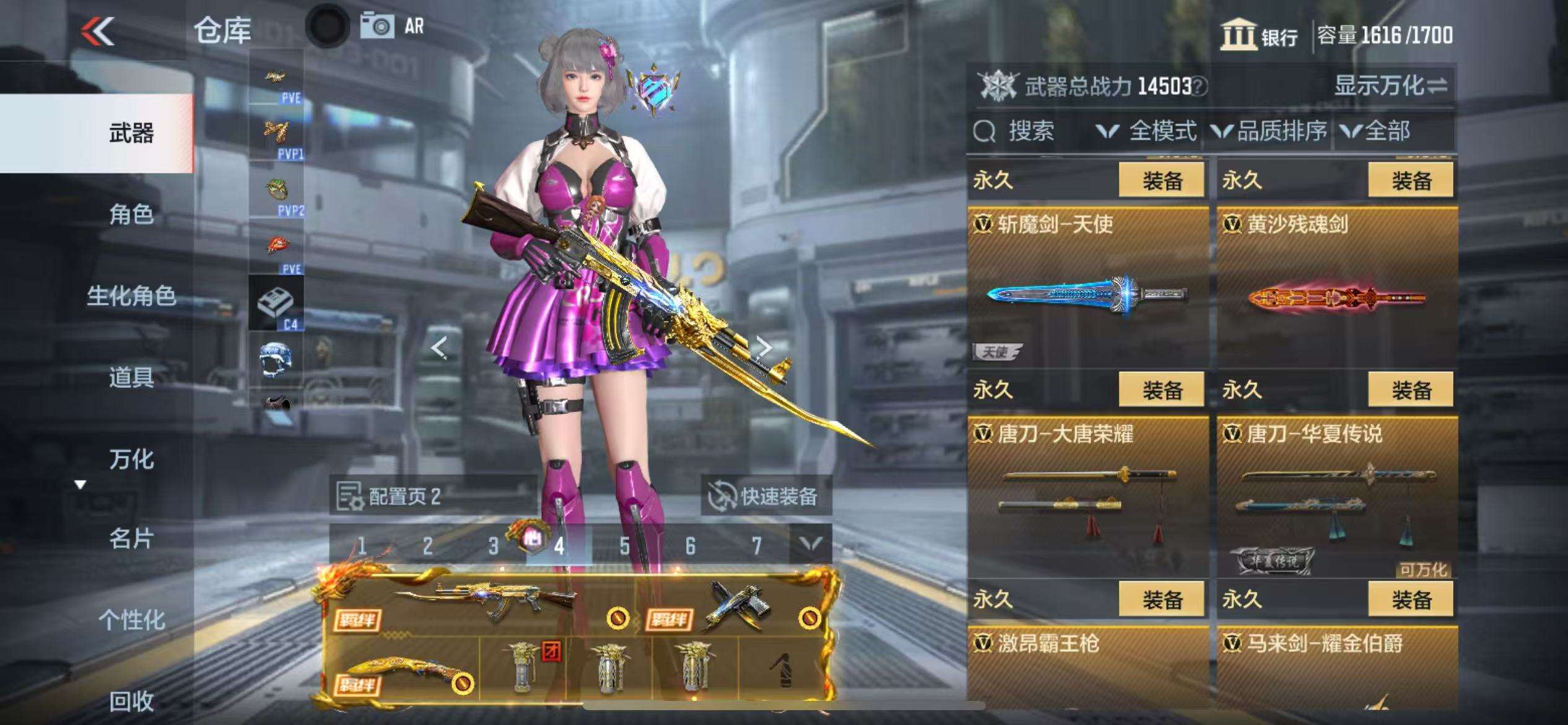The image size is (1568, 725).
Task: Switch to 个性化 tab
Action: click(x=131, y=620)
